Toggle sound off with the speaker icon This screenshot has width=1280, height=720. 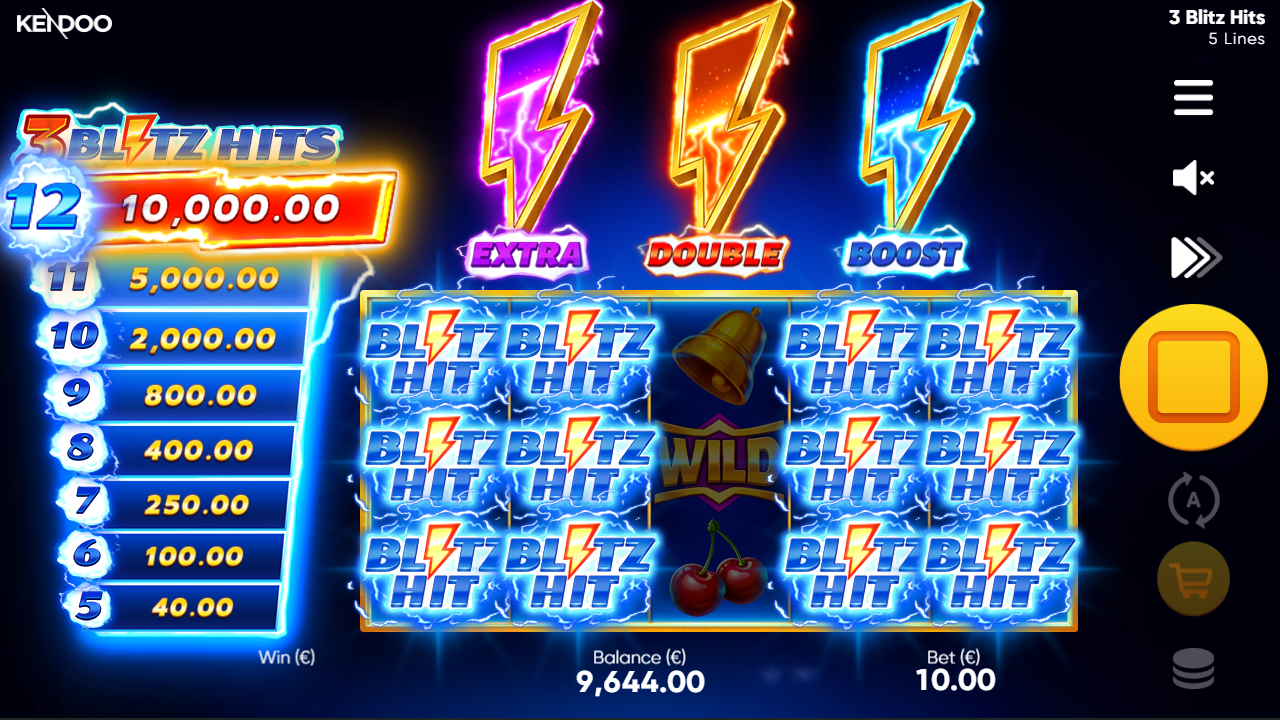point(1192,178)
